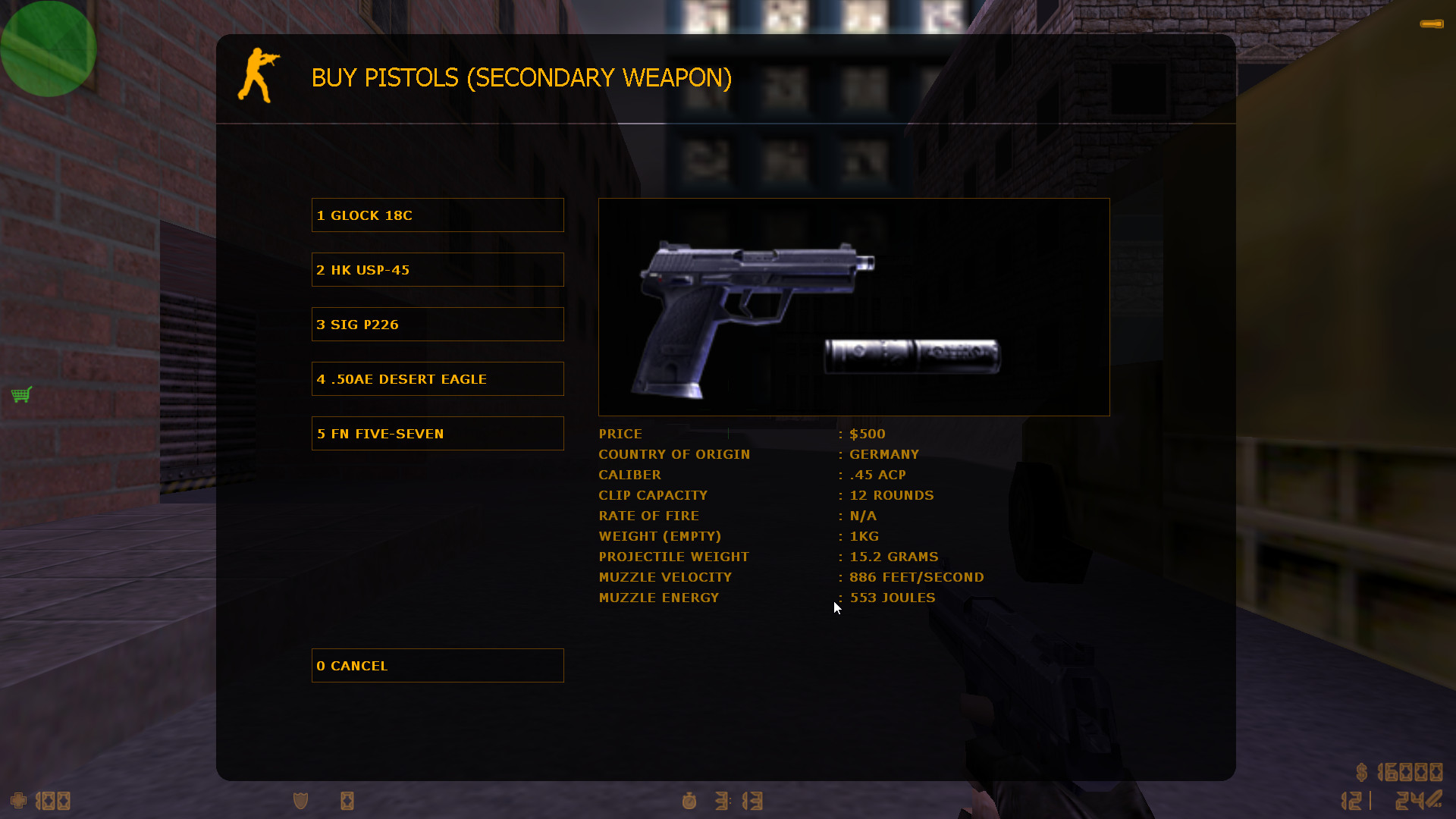Click the green shopping cart icon on left edge

[21, 394]
